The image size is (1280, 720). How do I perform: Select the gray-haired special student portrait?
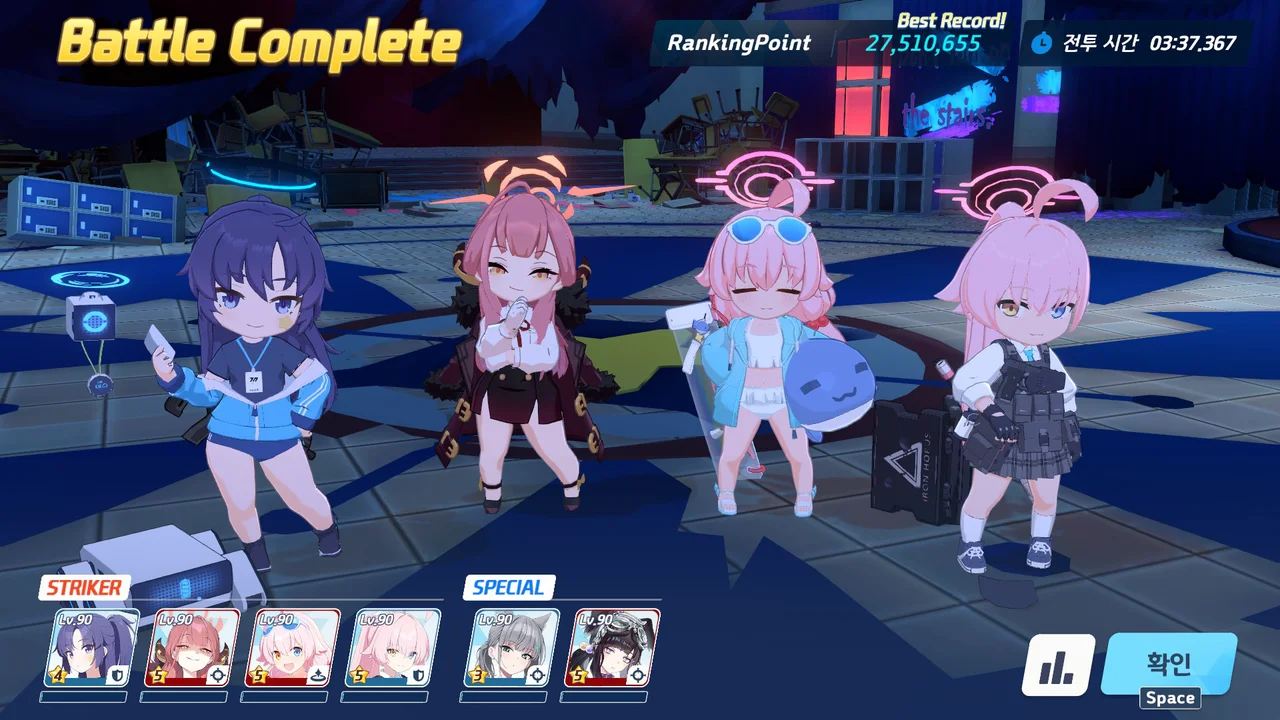click(x=512, y=647)
